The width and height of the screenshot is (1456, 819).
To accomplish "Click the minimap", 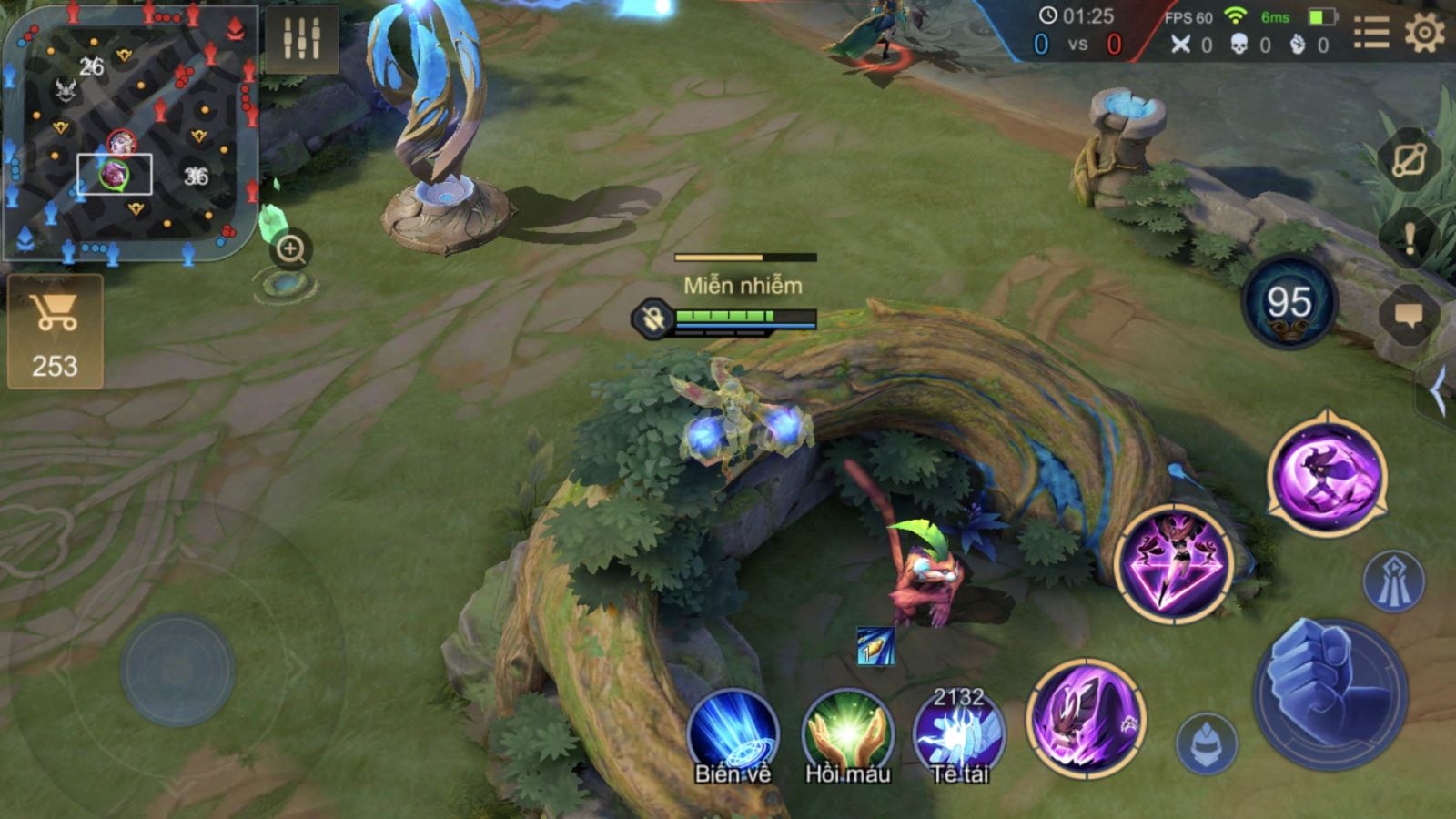I will [x=129, y=132].
